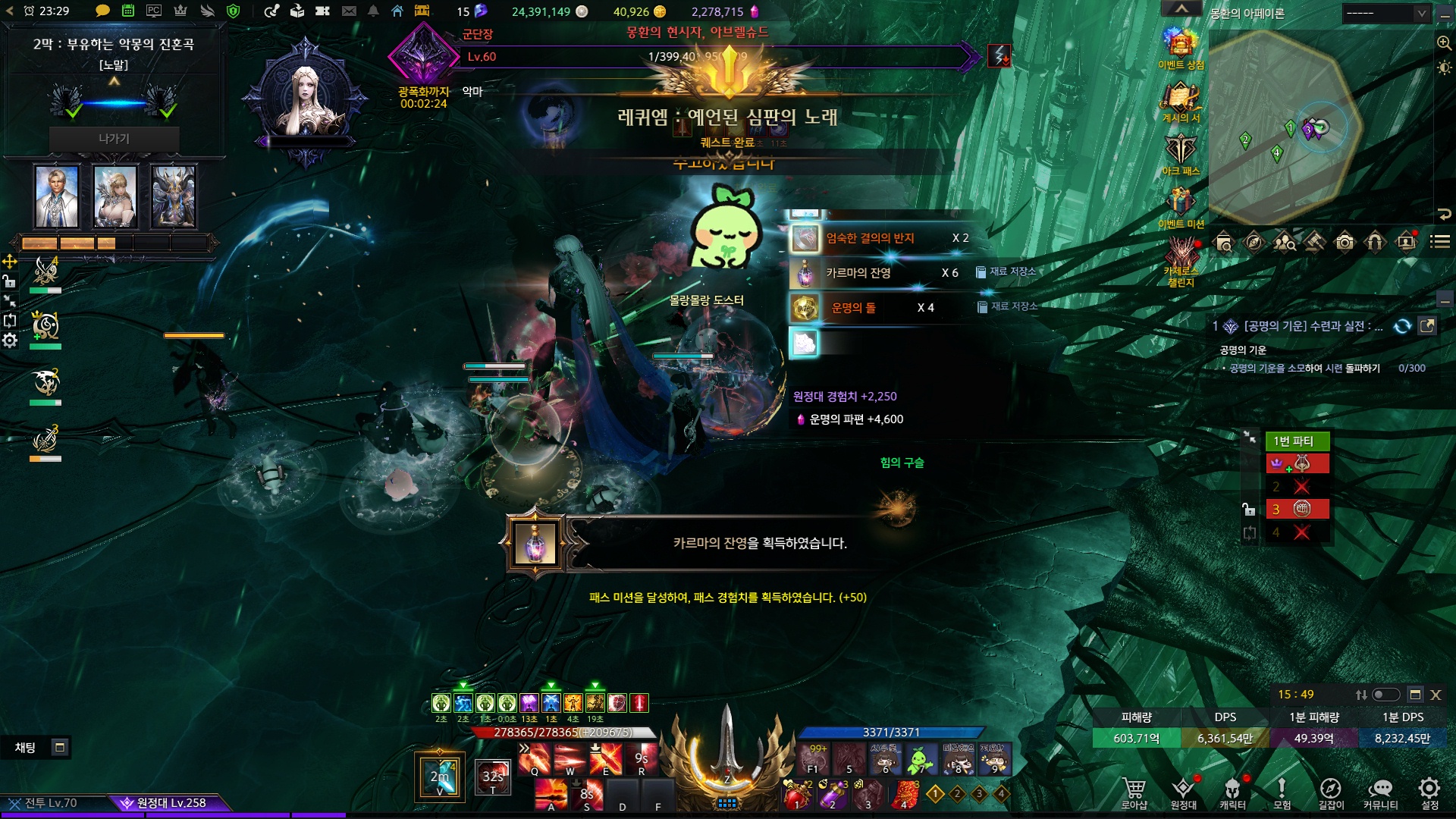
Task: Open the channel dropdown above the minimap
Action: (x=1385, y=13)
